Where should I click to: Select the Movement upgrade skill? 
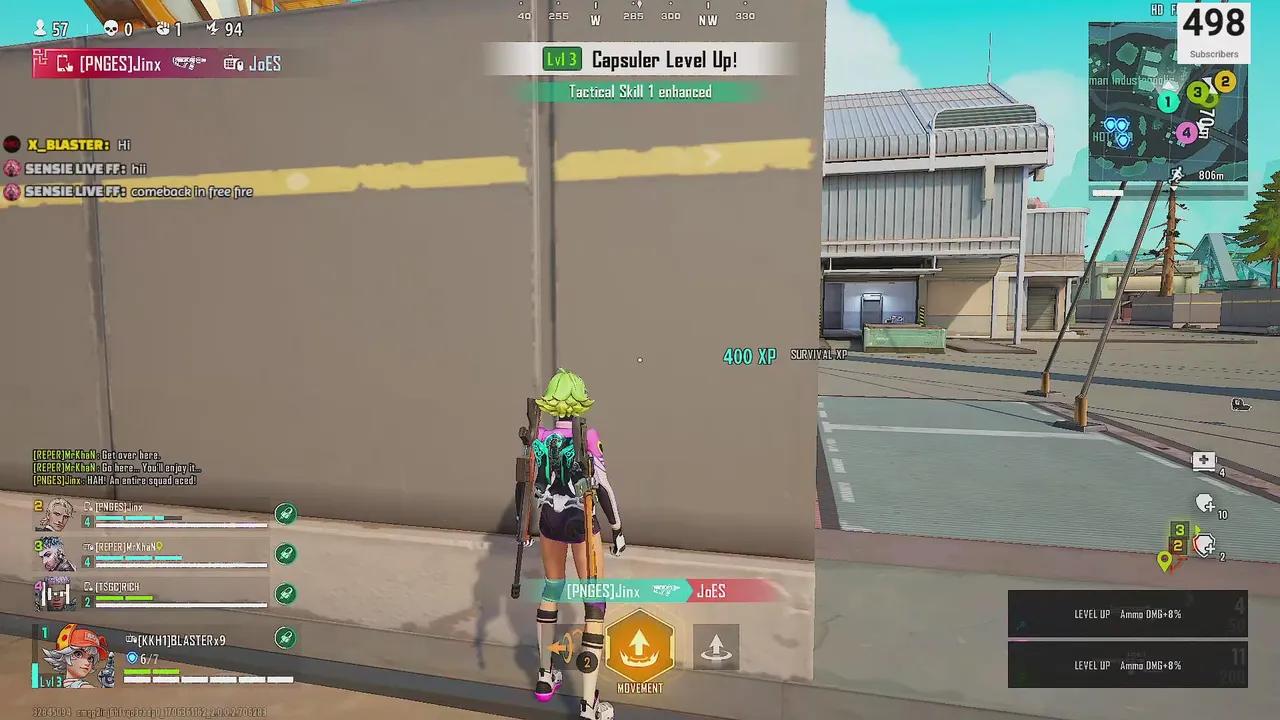tap(640, 648)
